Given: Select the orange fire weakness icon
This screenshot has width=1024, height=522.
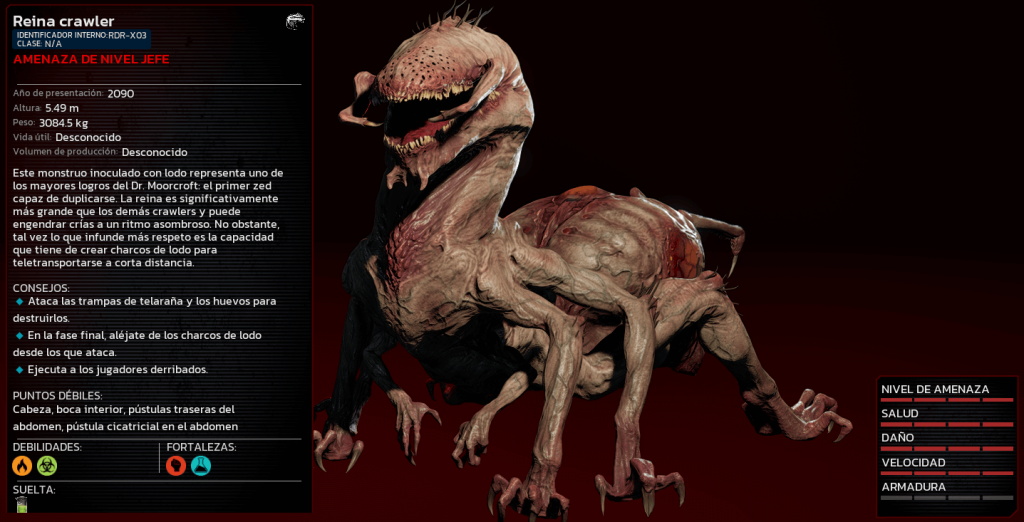Looking at the screenshot, I should 22,465.
